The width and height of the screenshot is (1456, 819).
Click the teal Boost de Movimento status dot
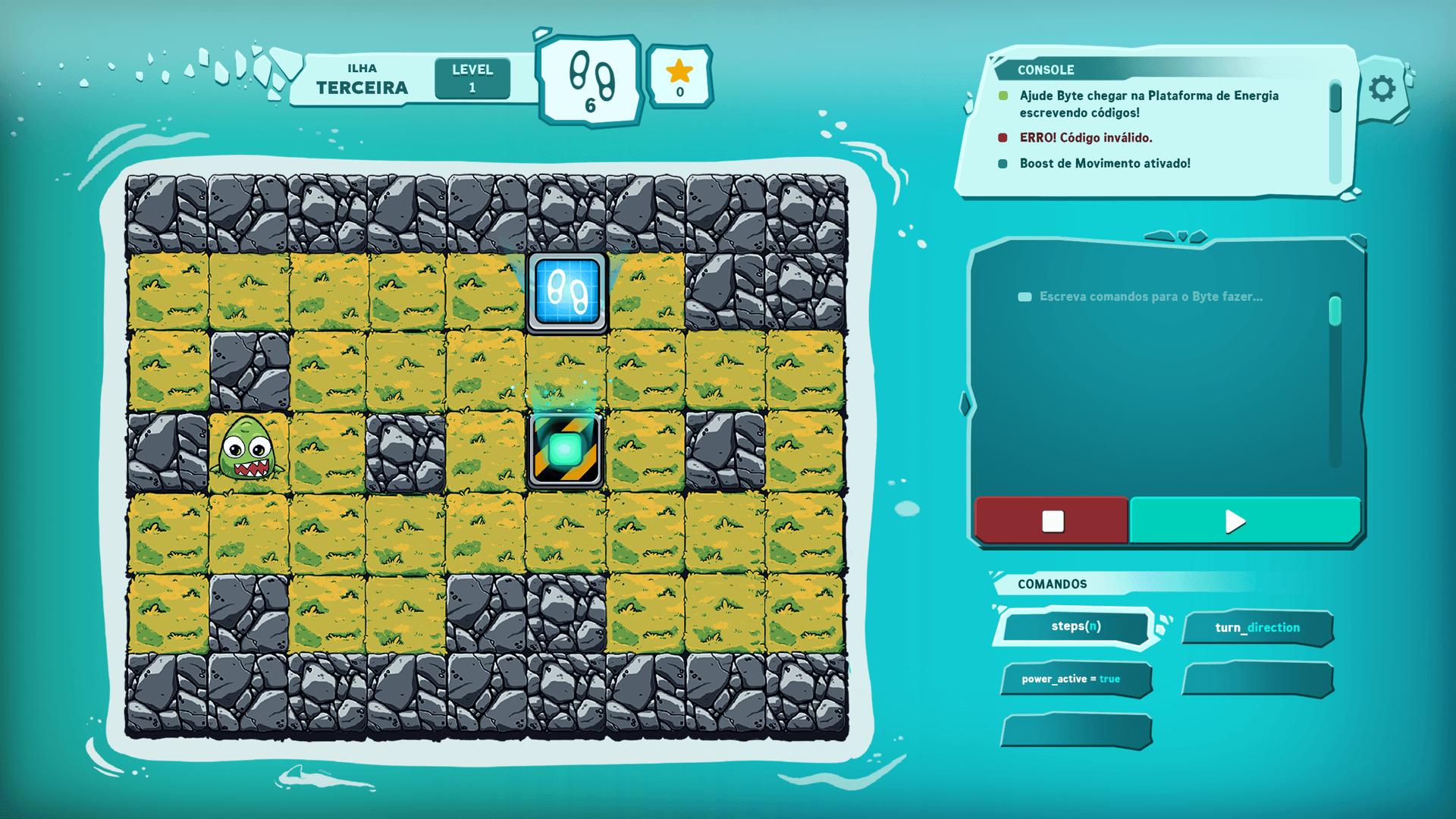coord(1003,163)
